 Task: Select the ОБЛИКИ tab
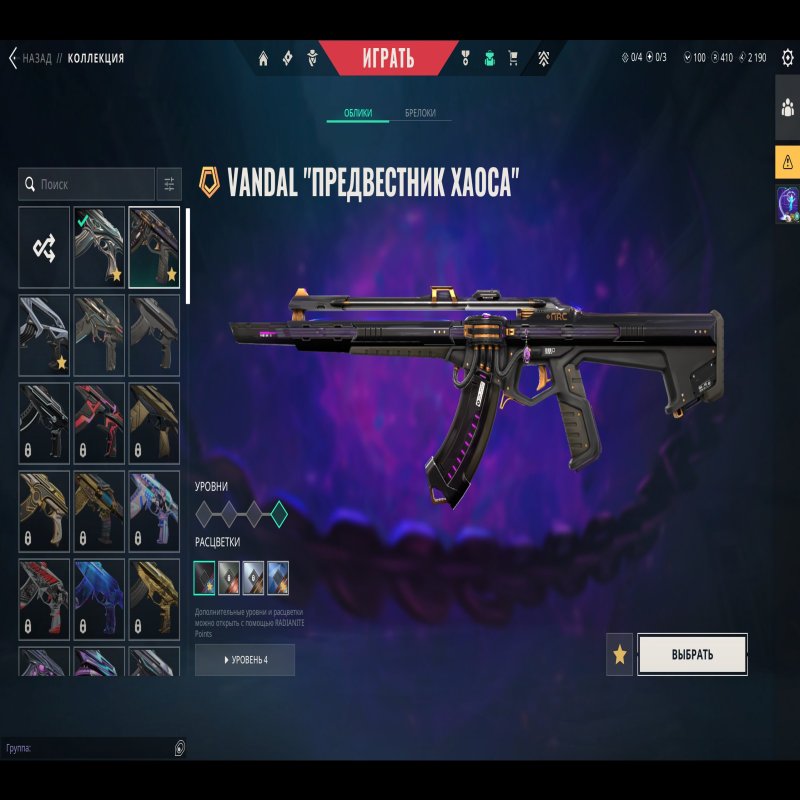coord(358,113)
